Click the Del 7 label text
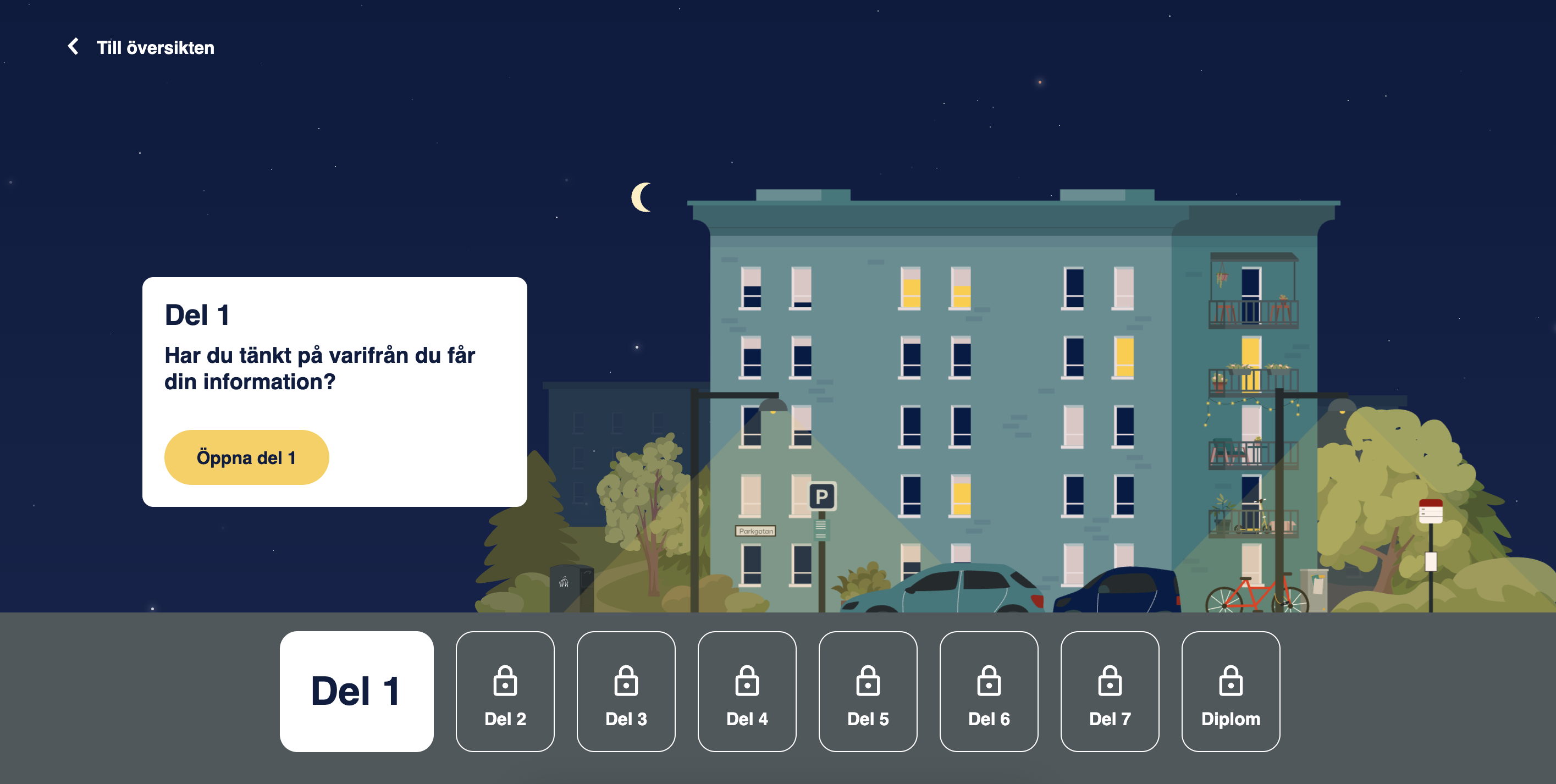This screenshot has width=1556, height=784. point(1110,719)
